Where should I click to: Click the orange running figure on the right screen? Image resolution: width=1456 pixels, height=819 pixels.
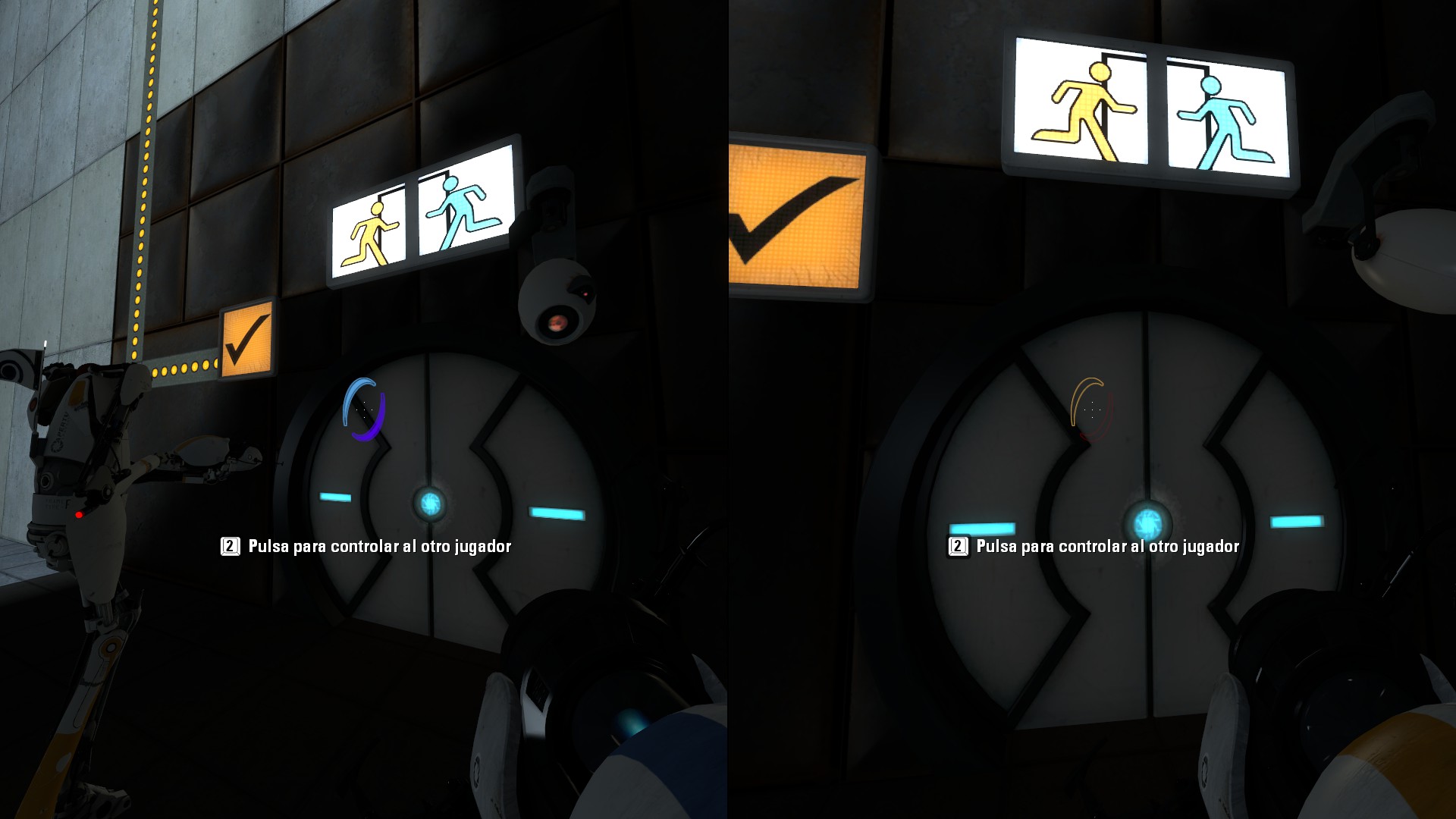1086,106
